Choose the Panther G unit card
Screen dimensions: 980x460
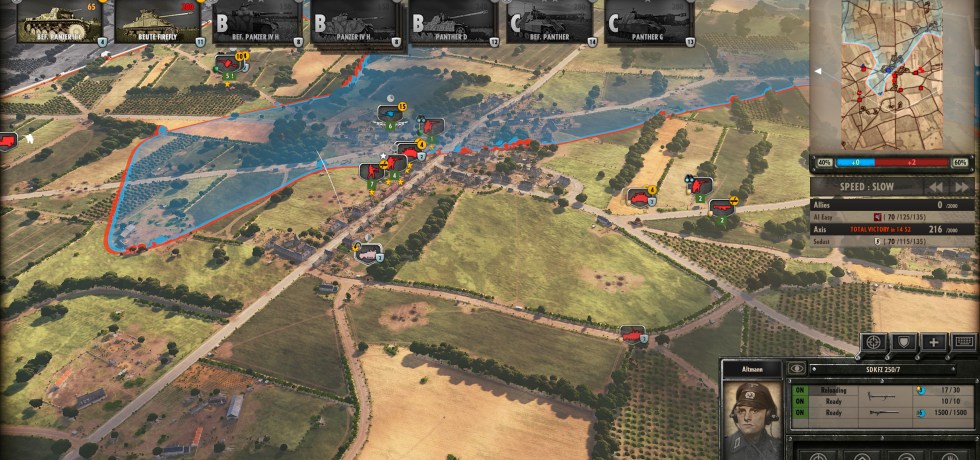pyautogui.click(x=647, y=22)
